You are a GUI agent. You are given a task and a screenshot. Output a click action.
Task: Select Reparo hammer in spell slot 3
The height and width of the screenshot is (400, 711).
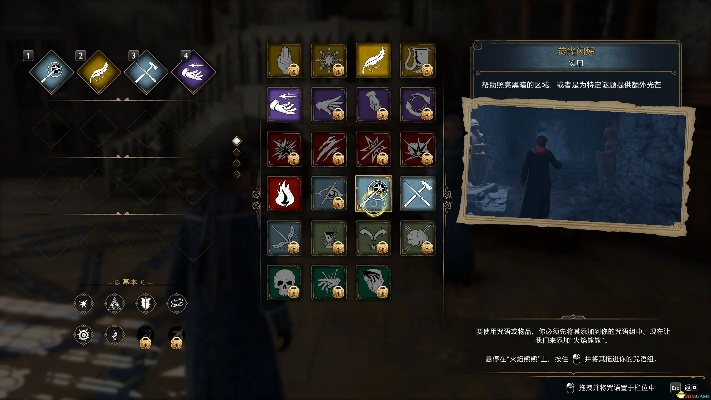point(144,71)
